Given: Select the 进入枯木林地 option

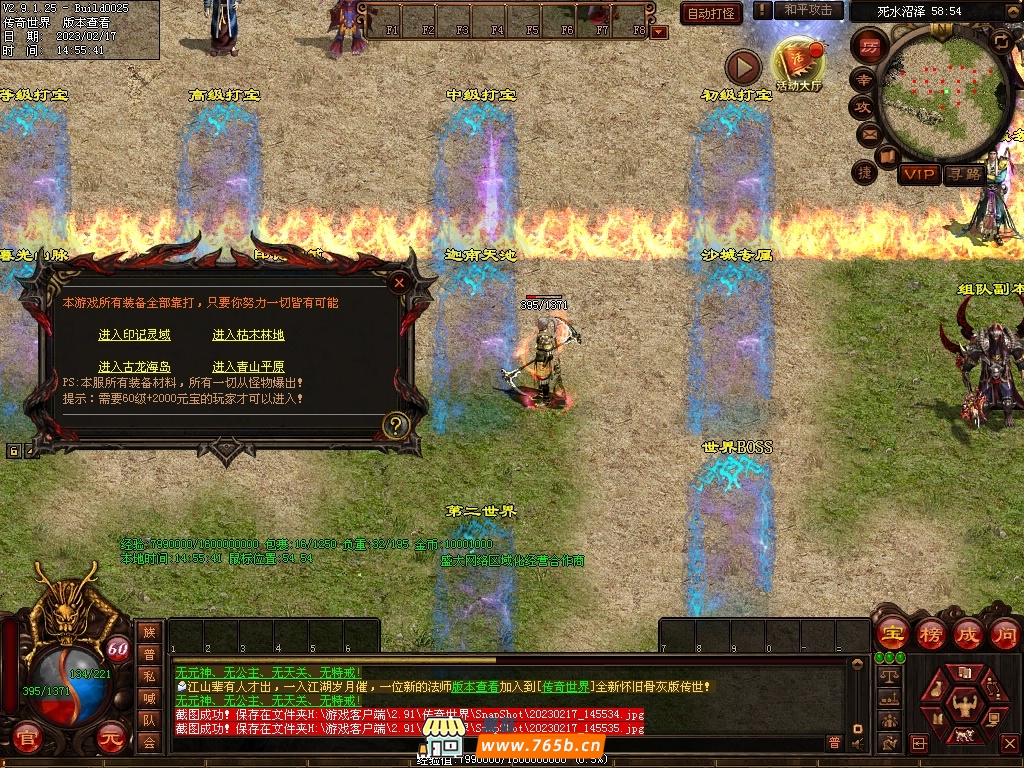Looking at the screenshot, I should coord(248,335).
